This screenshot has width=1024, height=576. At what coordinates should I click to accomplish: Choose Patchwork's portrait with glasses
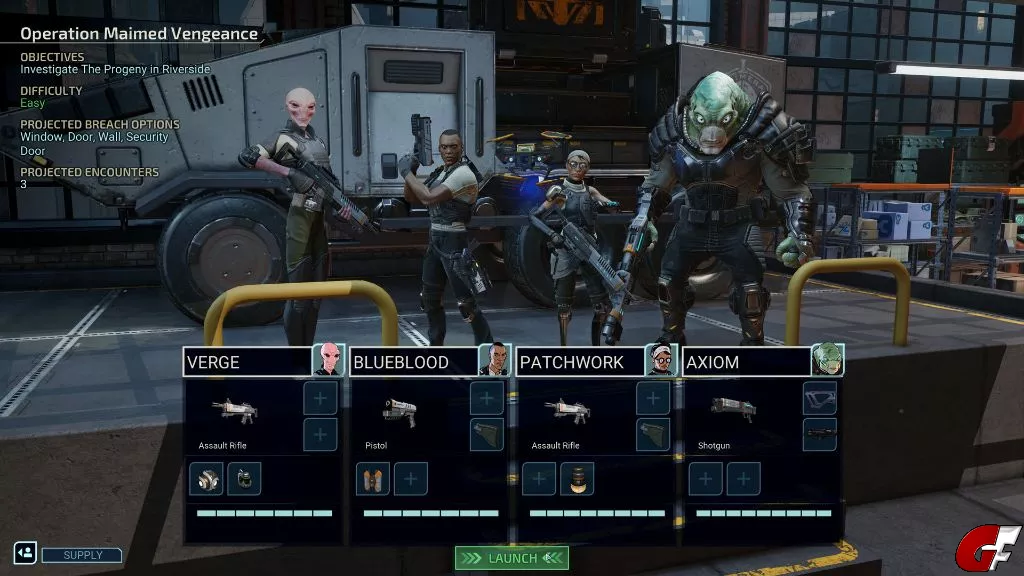(x=661, y=360)
